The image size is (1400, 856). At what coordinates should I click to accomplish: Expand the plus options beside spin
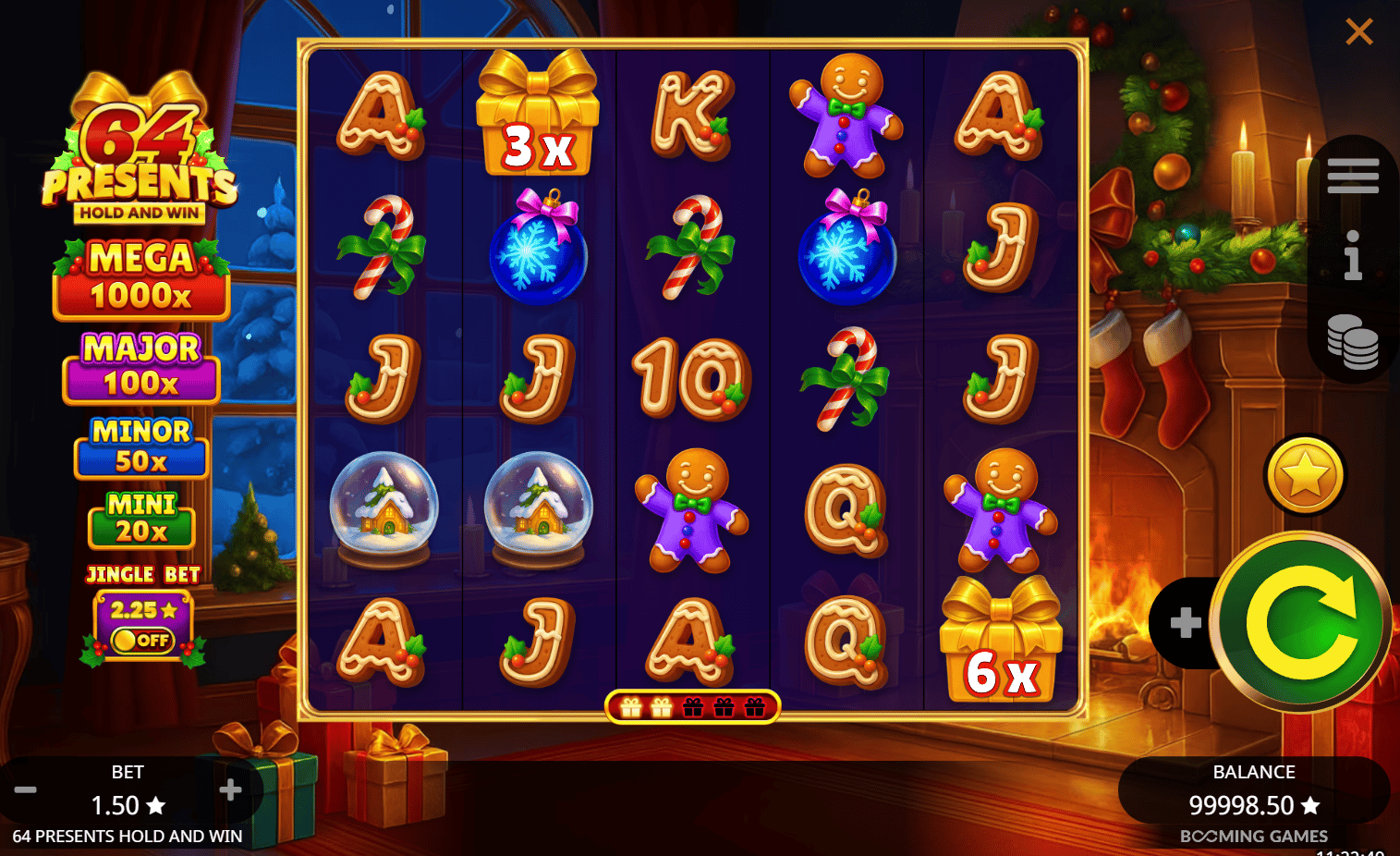1185,623
